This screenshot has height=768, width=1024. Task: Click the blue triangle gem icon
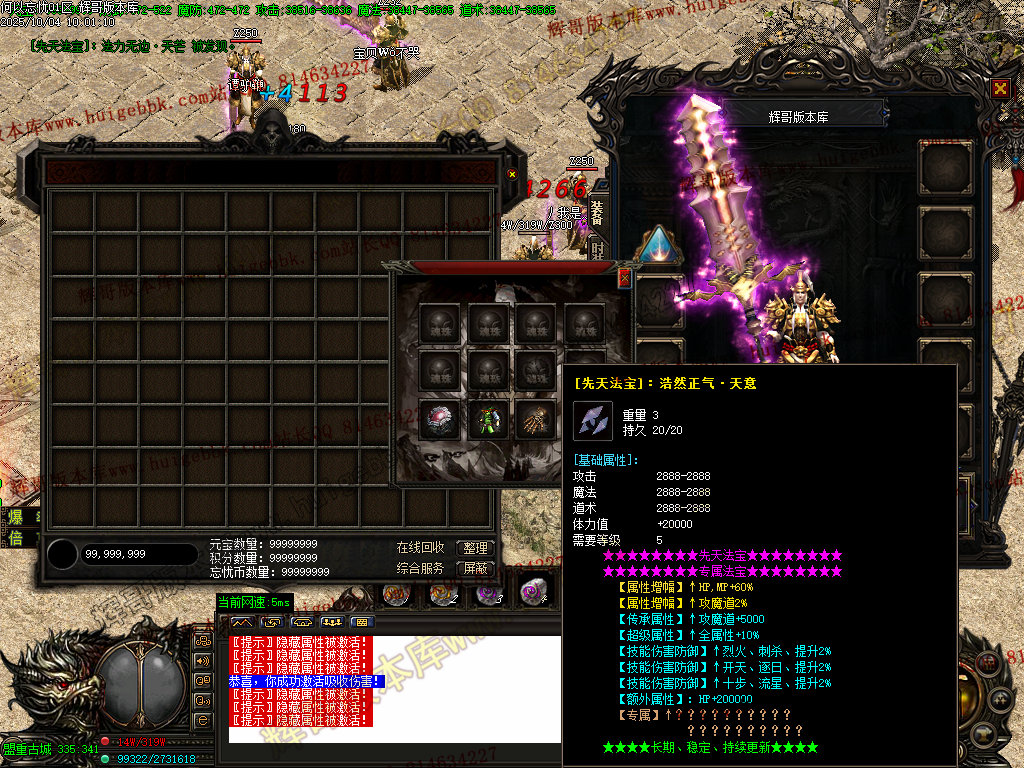click(x=658, y=244)
